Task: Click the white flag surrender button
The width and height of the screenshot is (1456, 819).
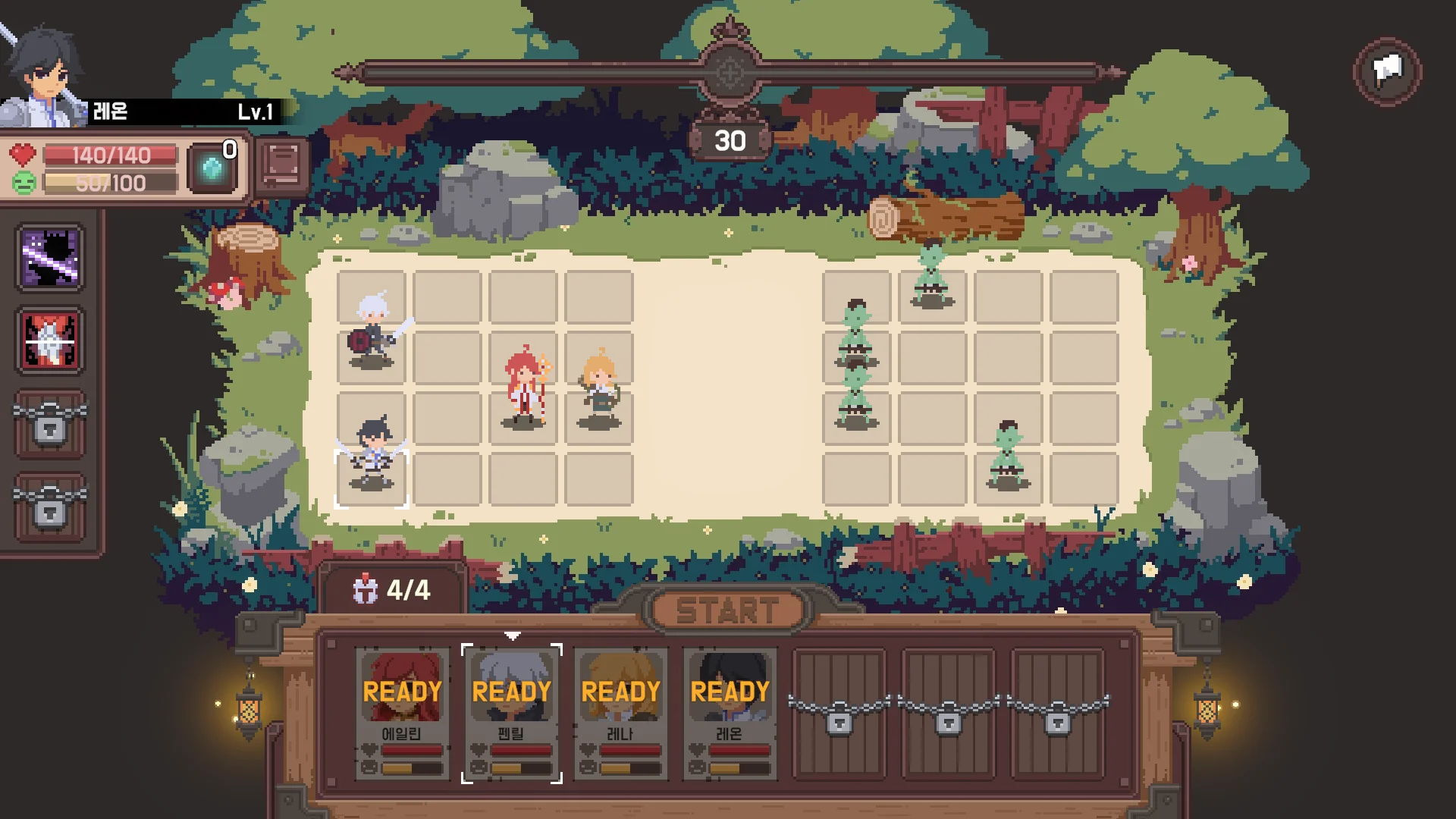Action: tap(1387, 72)
